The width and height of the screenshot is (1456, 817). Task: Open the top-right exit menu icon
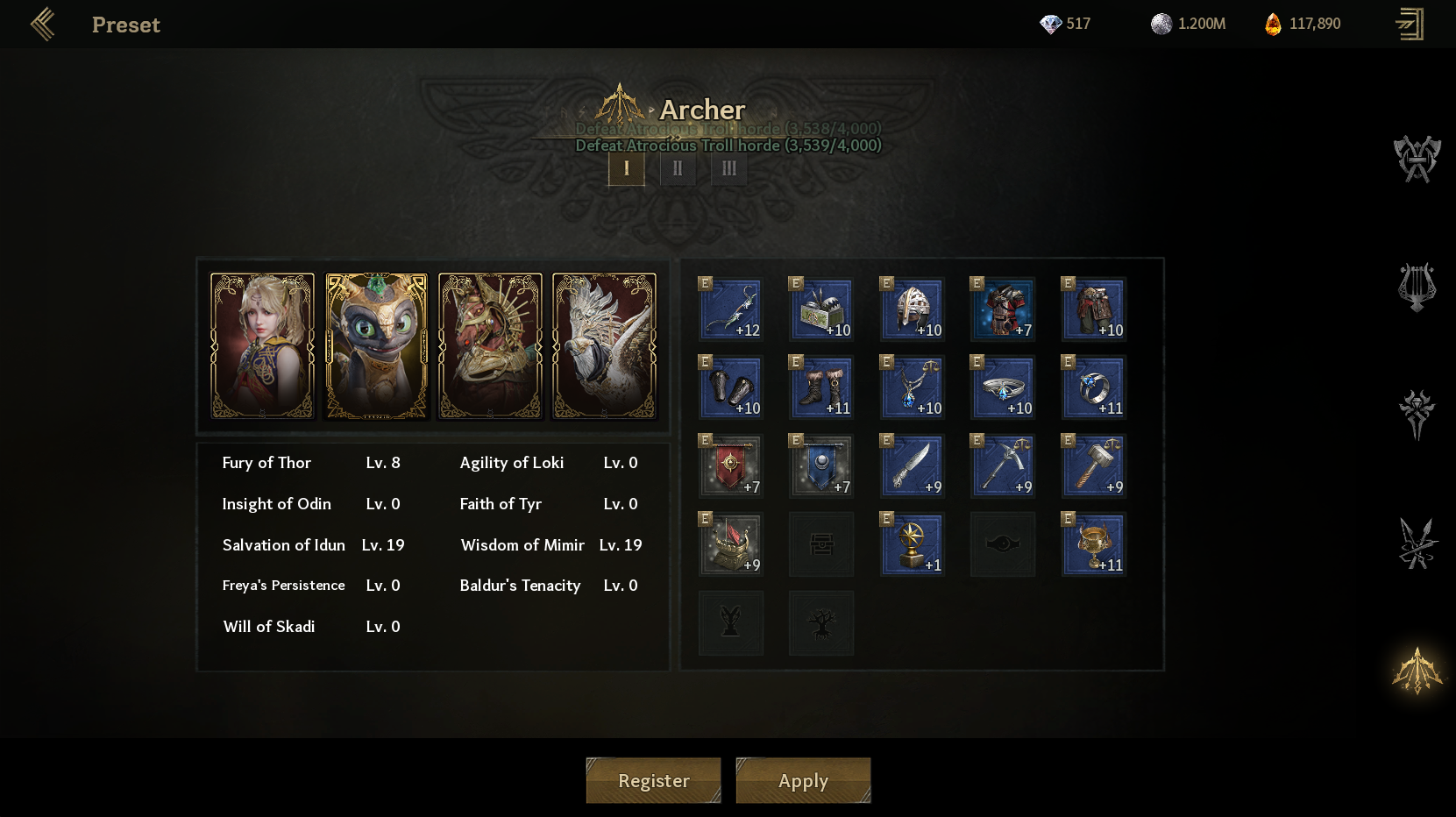coord(1410,25)
